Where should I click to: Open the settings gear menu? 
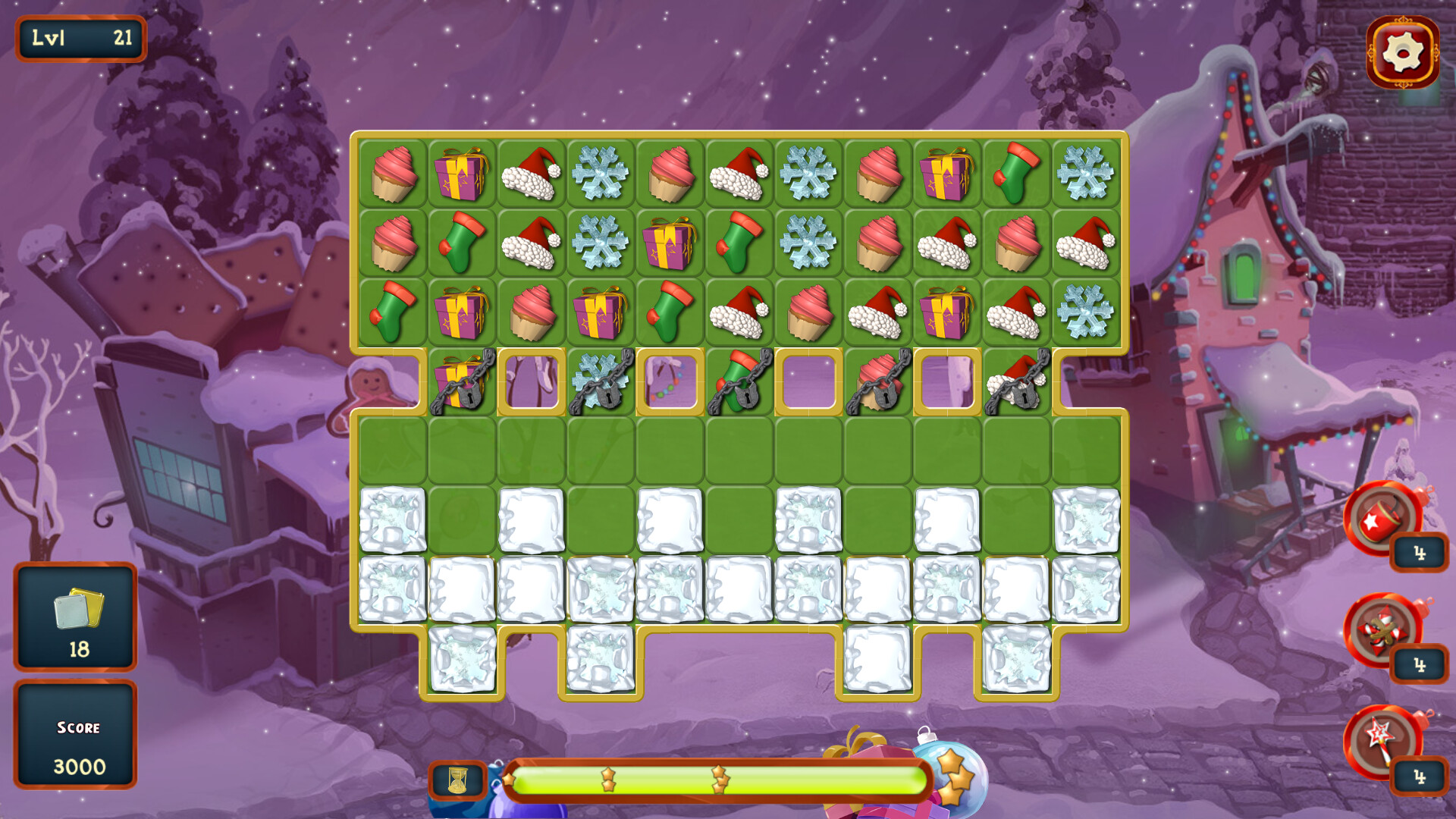1402,52
